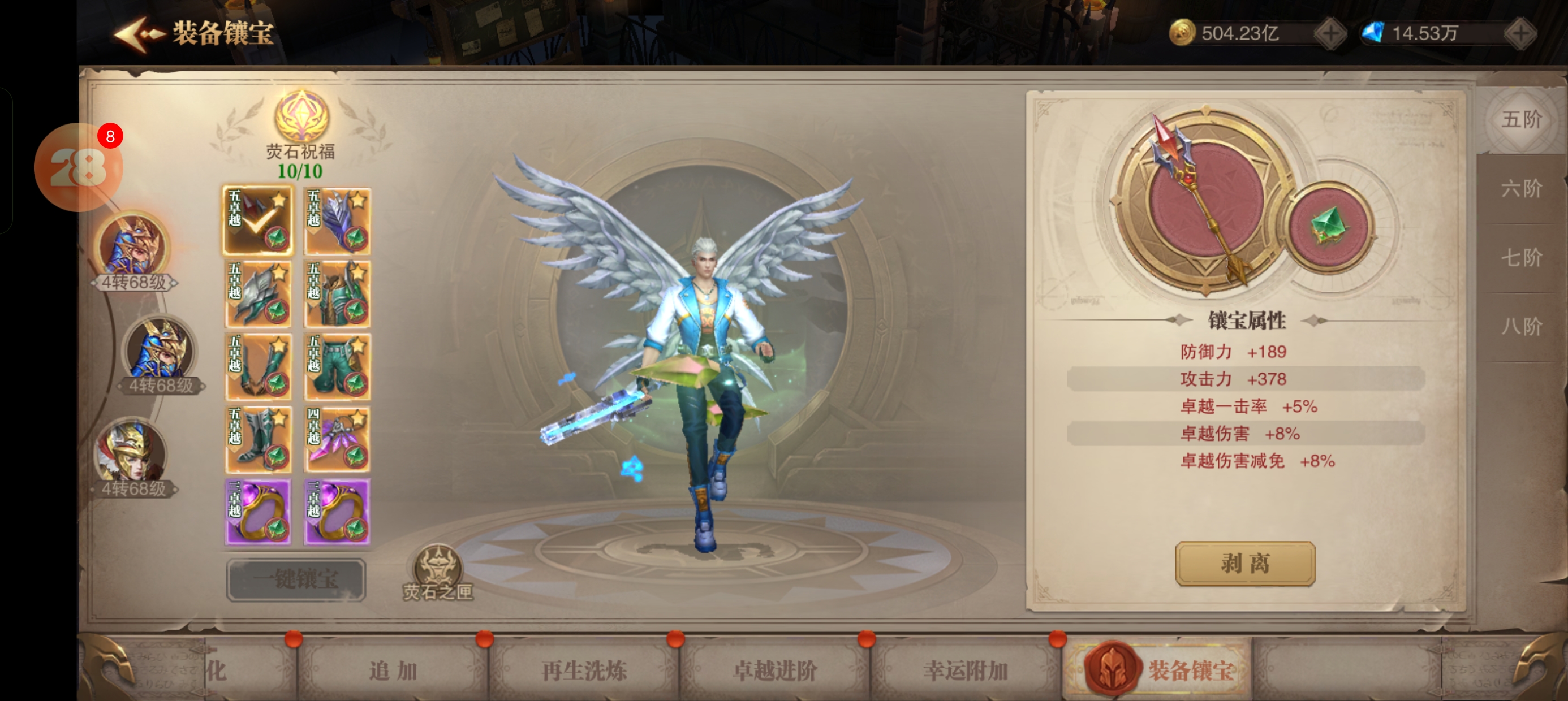Open the 荧石祝福 blessing emblem
This screenshot has width=1568, height=701.
tap(301, 116)
